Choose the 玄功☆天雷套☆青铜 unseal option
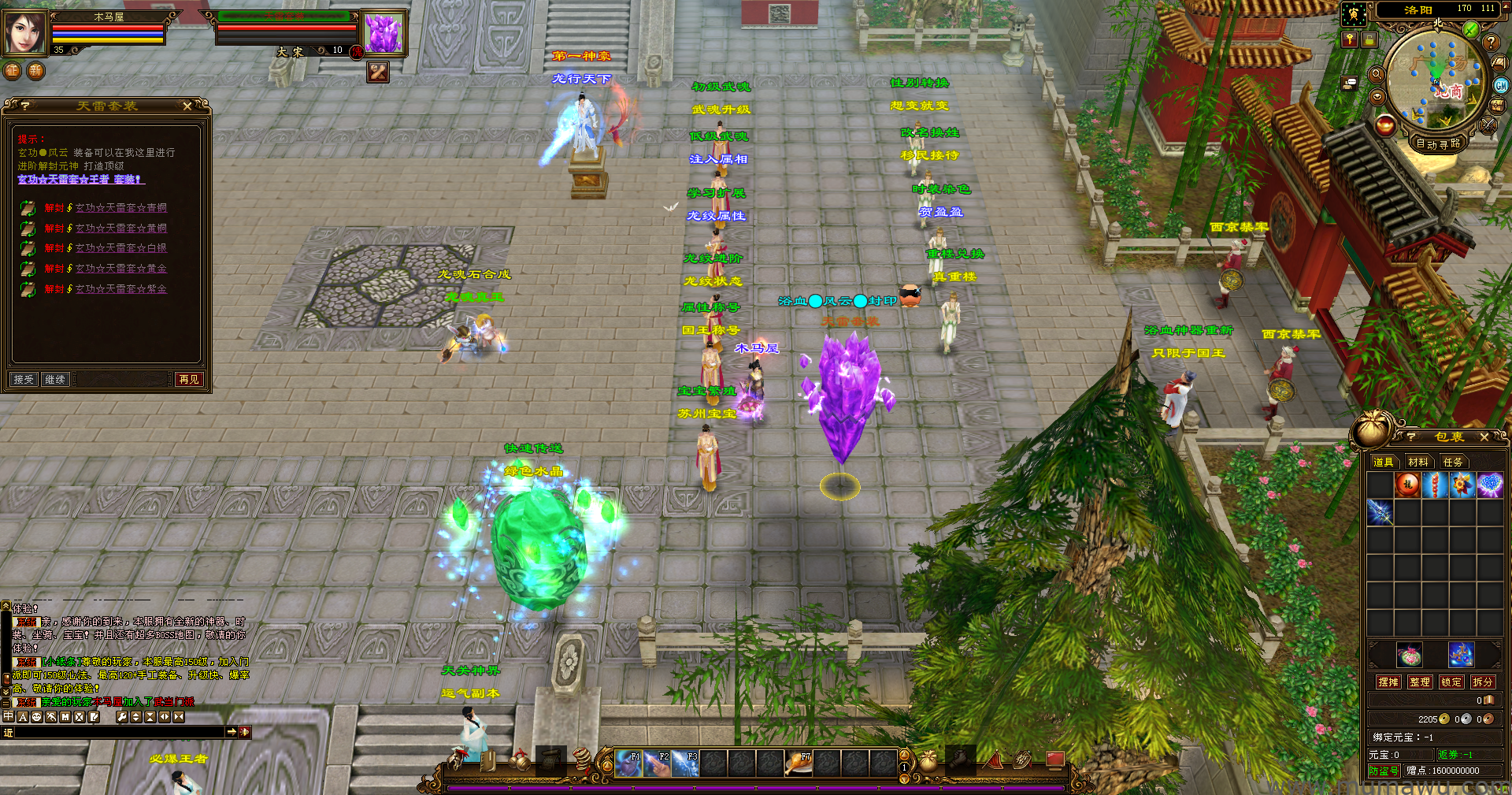Image resolution: width=1512 pixels, height=795 pixels. [120, 208]
